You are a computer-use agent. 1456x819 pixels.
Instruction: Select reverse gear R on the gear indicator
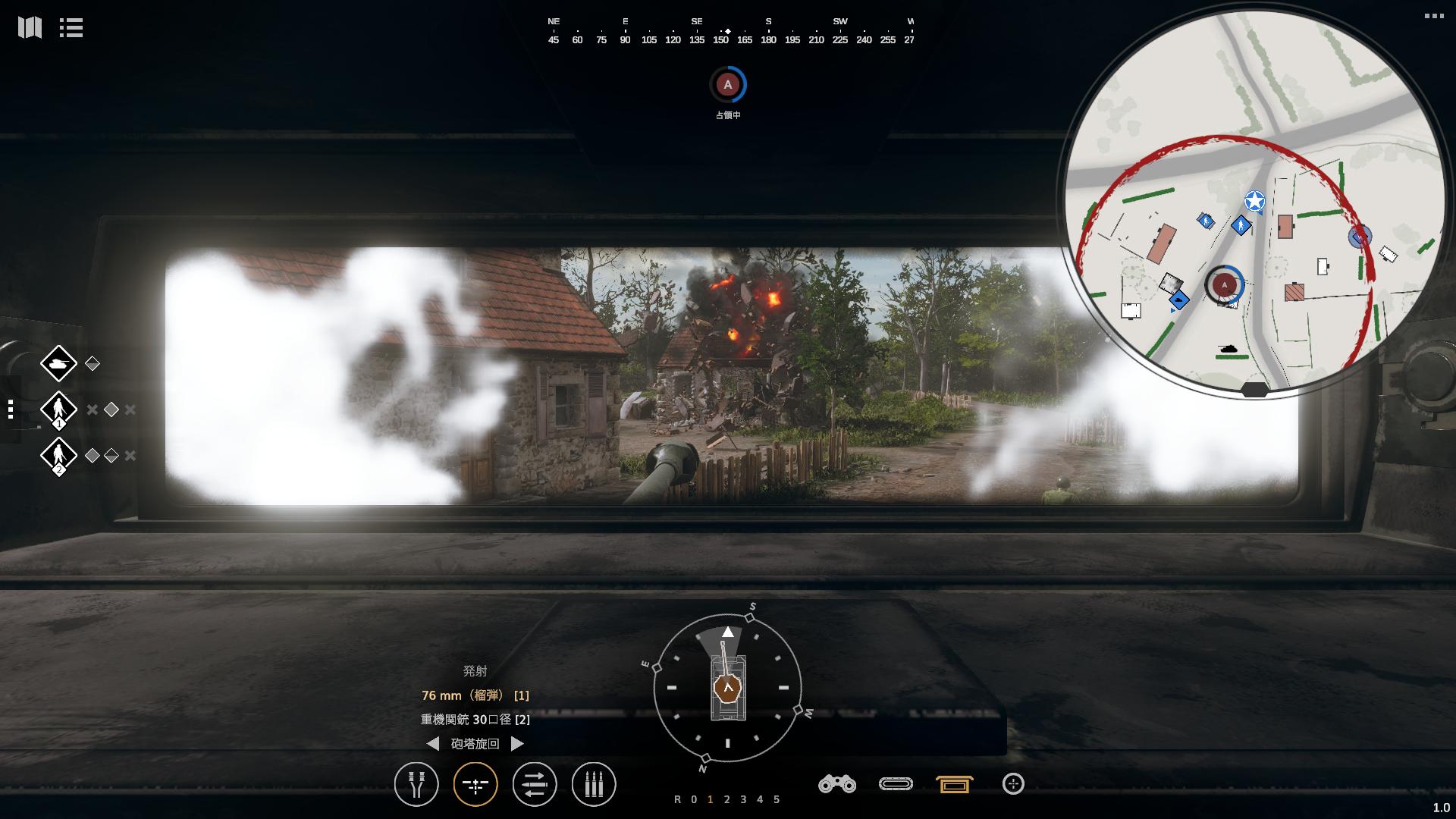pyautogui.click(x=679, y=799)
